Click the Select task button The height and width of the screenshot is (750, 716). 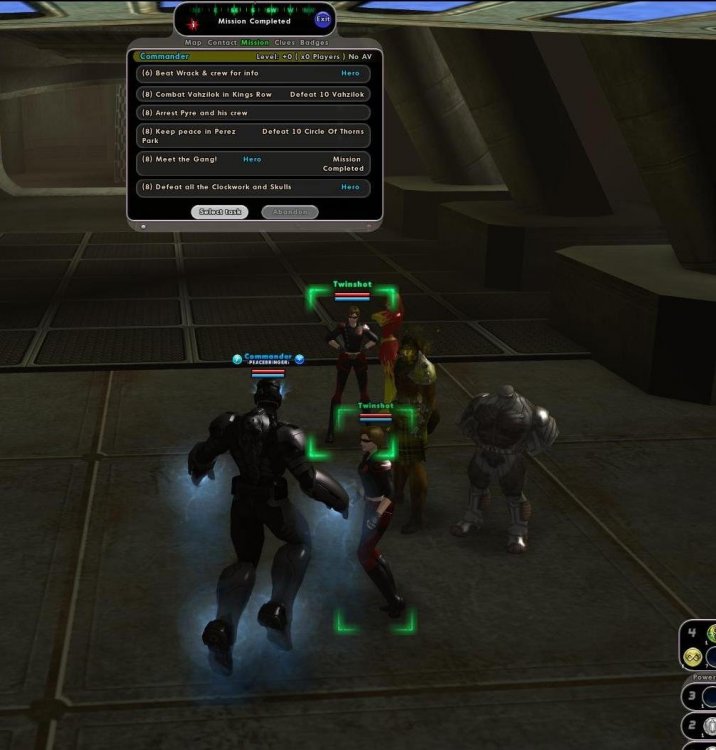point(219,212)
